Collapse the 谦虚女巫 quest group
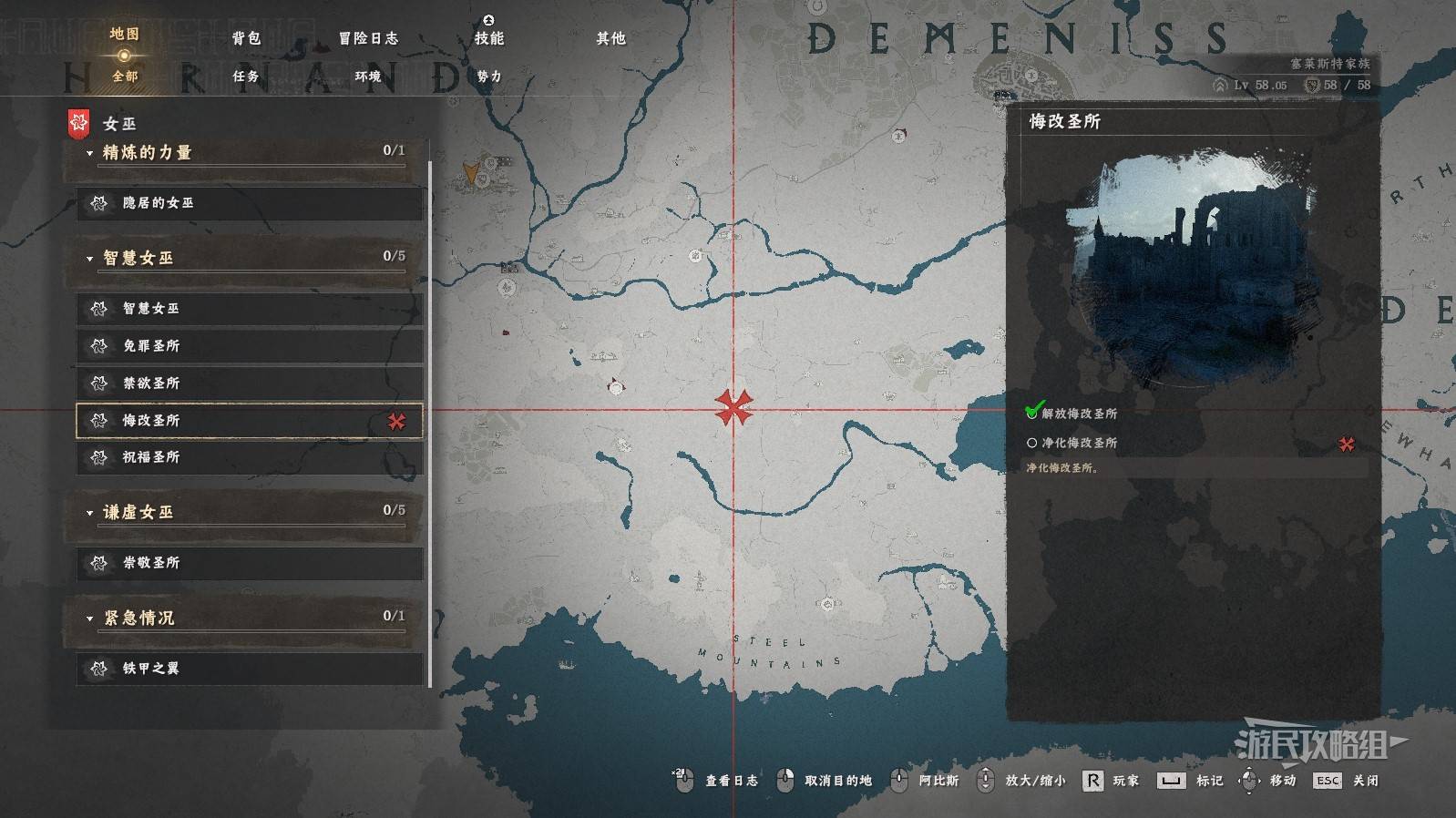The image size is (1456, 818). point(137,512)
